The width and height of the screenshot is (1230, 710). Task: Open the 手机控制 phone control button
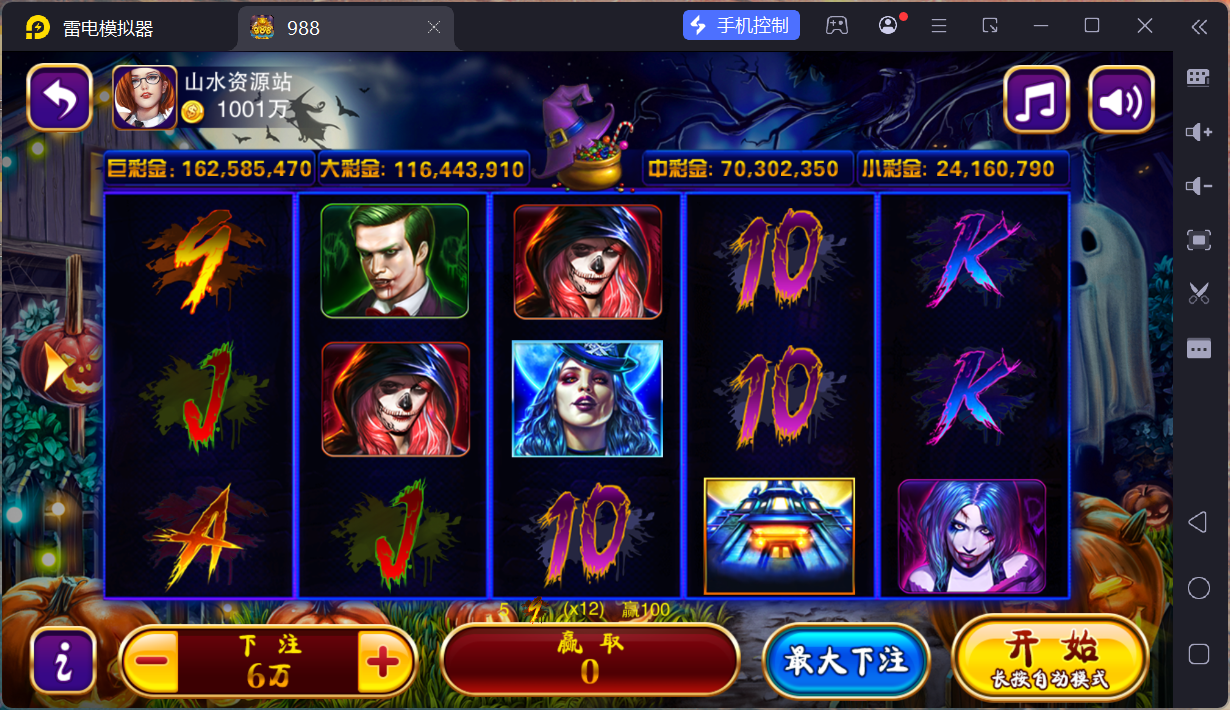point(741,26)
